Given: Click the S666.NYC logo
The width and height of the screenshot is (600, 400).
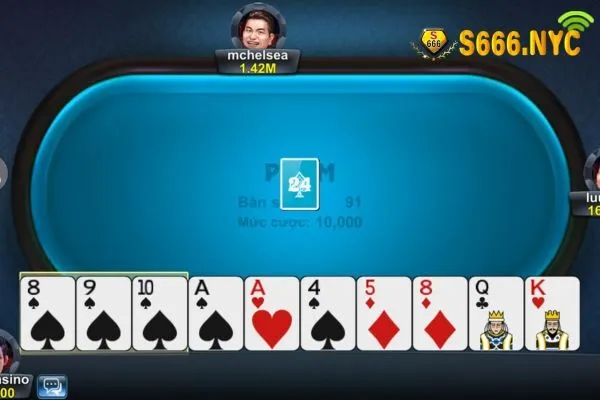Looking at the screenshot, I should [500, 42].
